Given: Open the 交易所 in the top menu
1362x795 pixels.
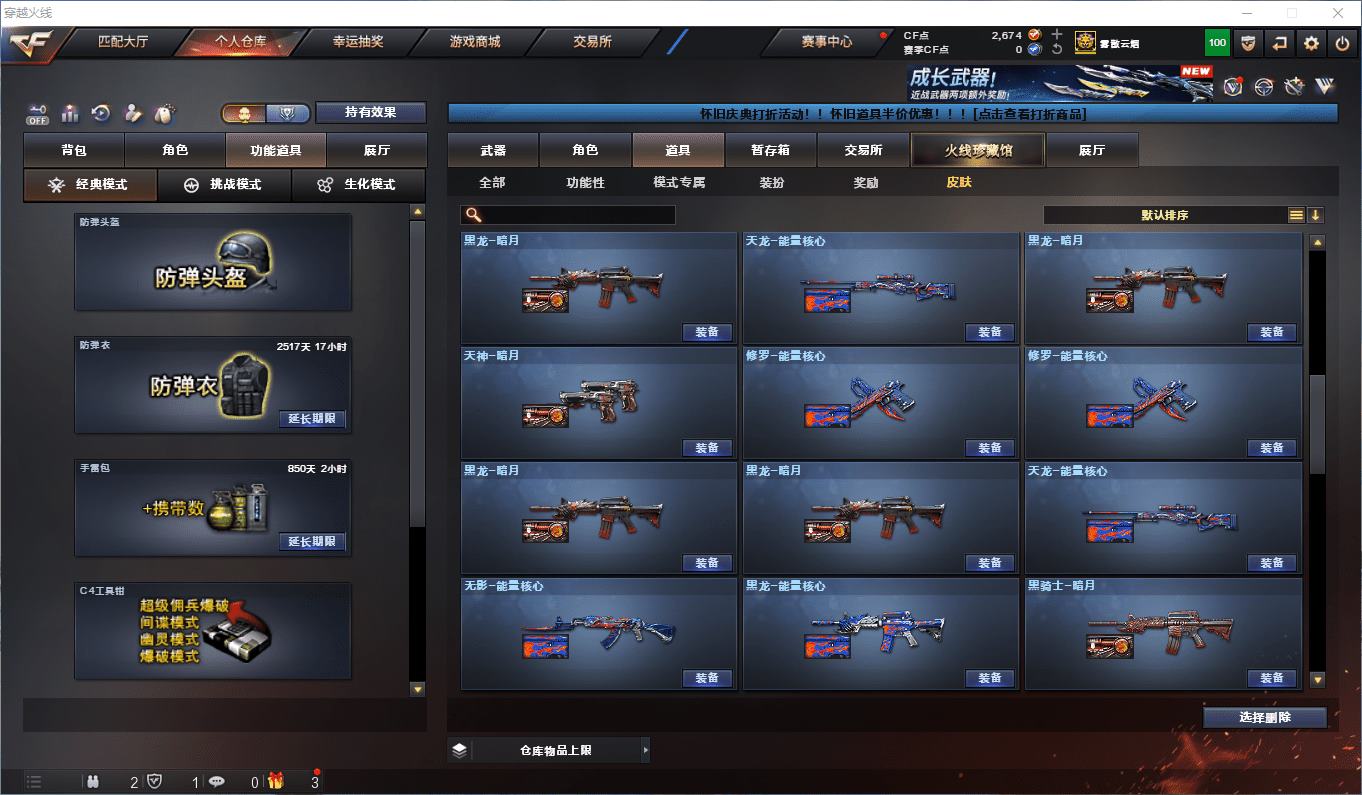Looking at the screenshot, I should click(592, 42).
